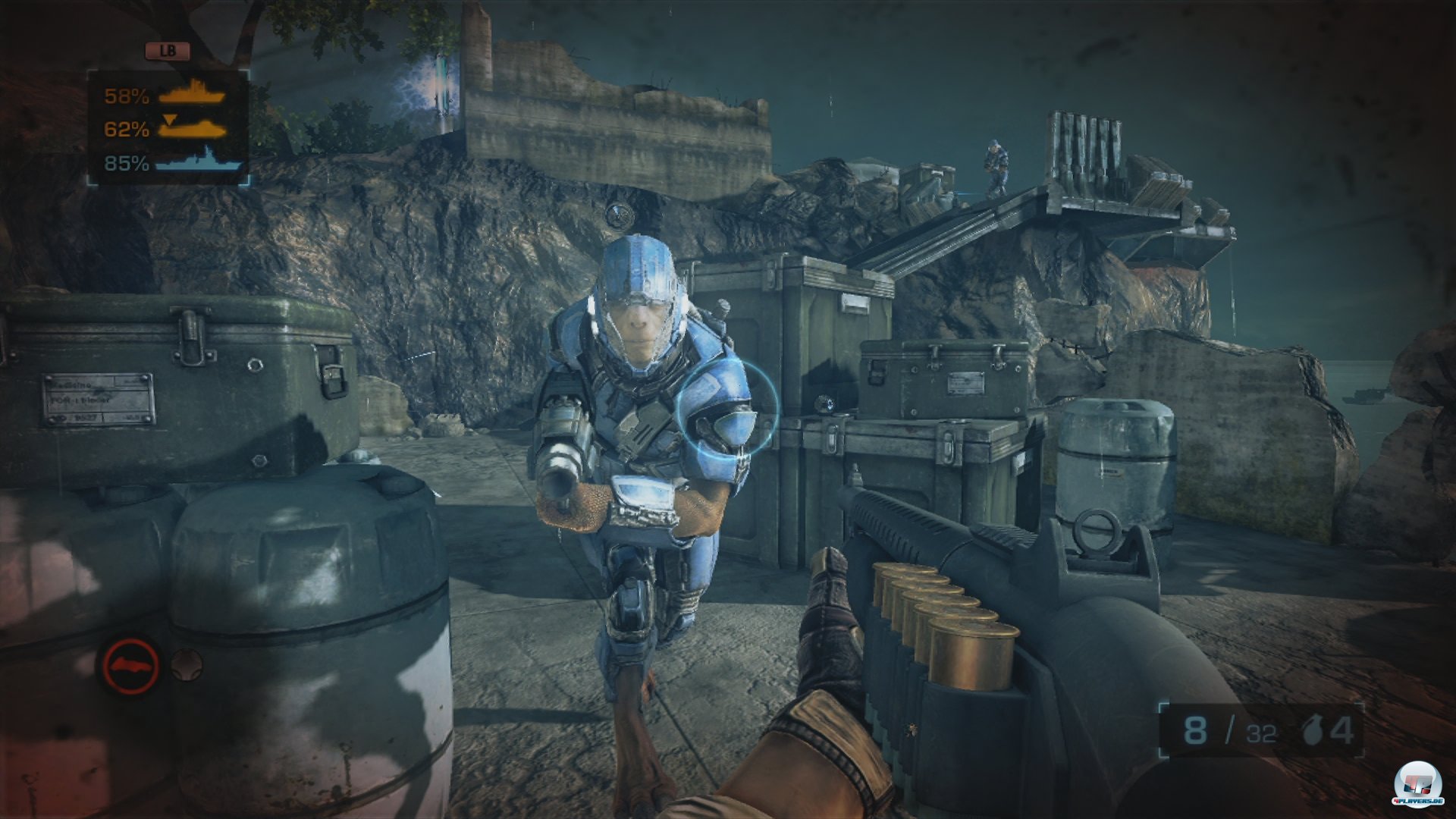Viewport: 1456px width, 819px height.
Task: Select the 62% readout entry
Action: click(127, 130)
